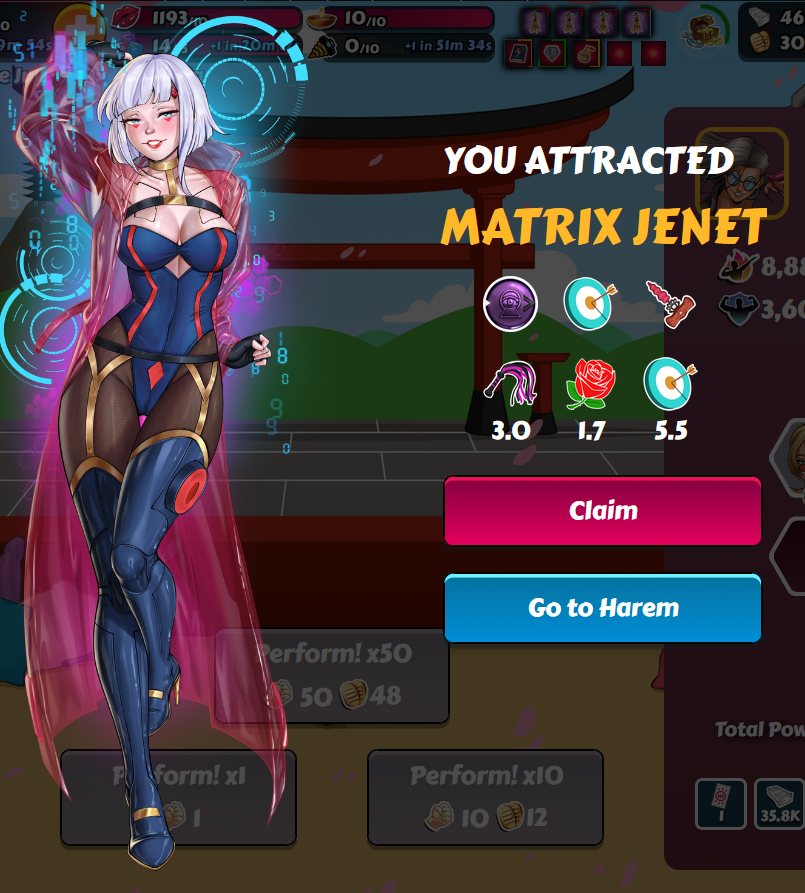Claim the Matrix Jenet reward
The image size is (805, 893).
[x=602, y=511]
